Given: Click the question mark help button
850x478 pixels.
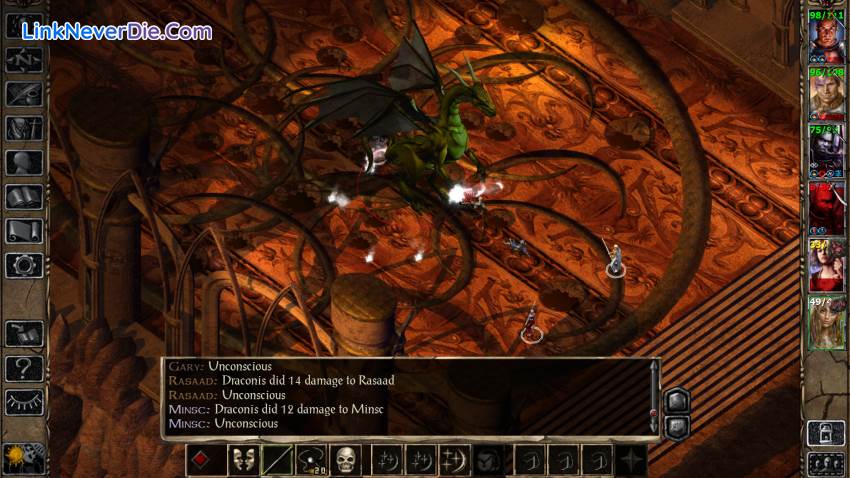Looking at the screenshot, I should (23, 367).
